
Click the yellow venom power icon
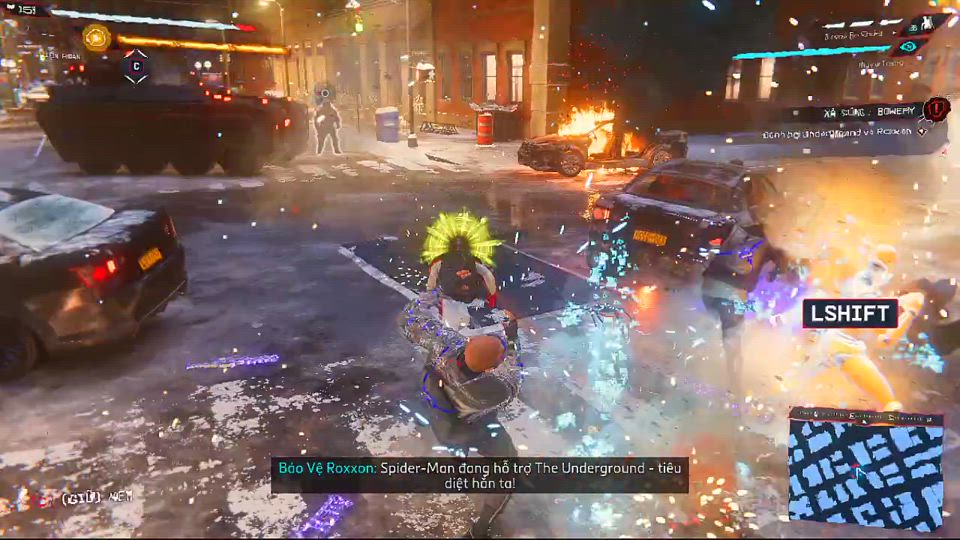[x=97, y=38]
